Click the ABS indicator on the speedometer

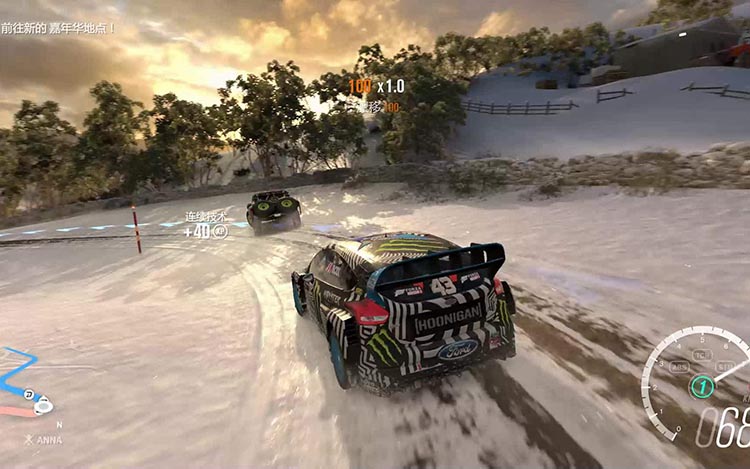pos(679,365)
